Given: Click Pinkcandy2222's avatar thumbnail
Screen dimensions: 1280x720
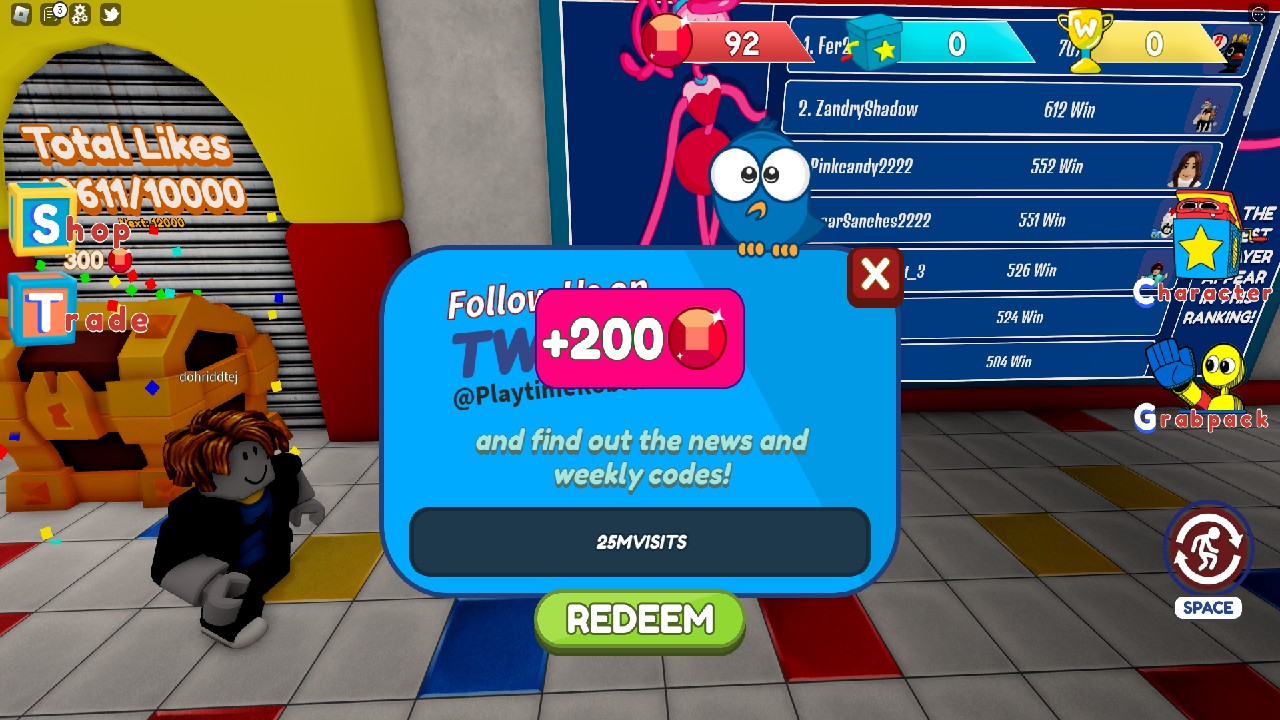Looking at the screenshot, I should coord(1188,166).
